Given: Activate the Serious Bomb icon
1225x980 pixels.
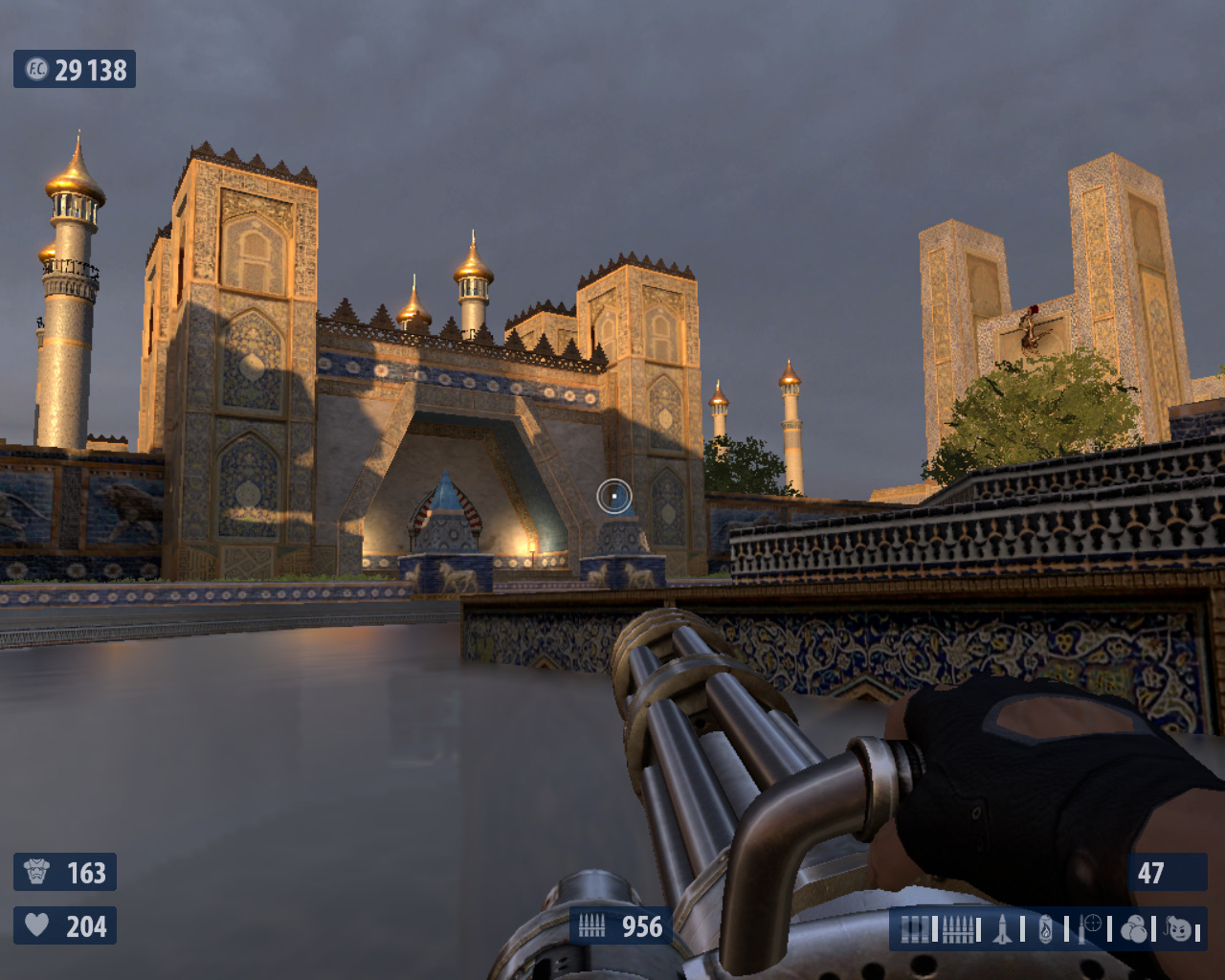Looking at the screenshot, I should click(x=1179, y=929).
